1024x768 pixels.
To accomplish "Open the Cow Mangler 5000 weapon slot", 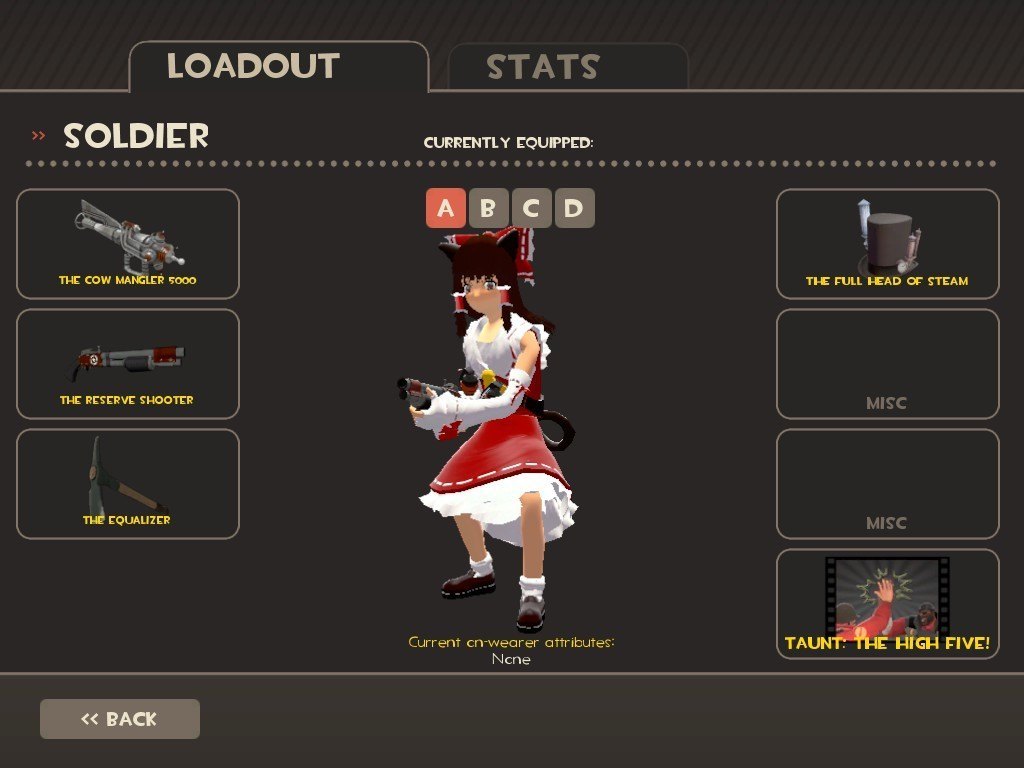I will 128,244.
